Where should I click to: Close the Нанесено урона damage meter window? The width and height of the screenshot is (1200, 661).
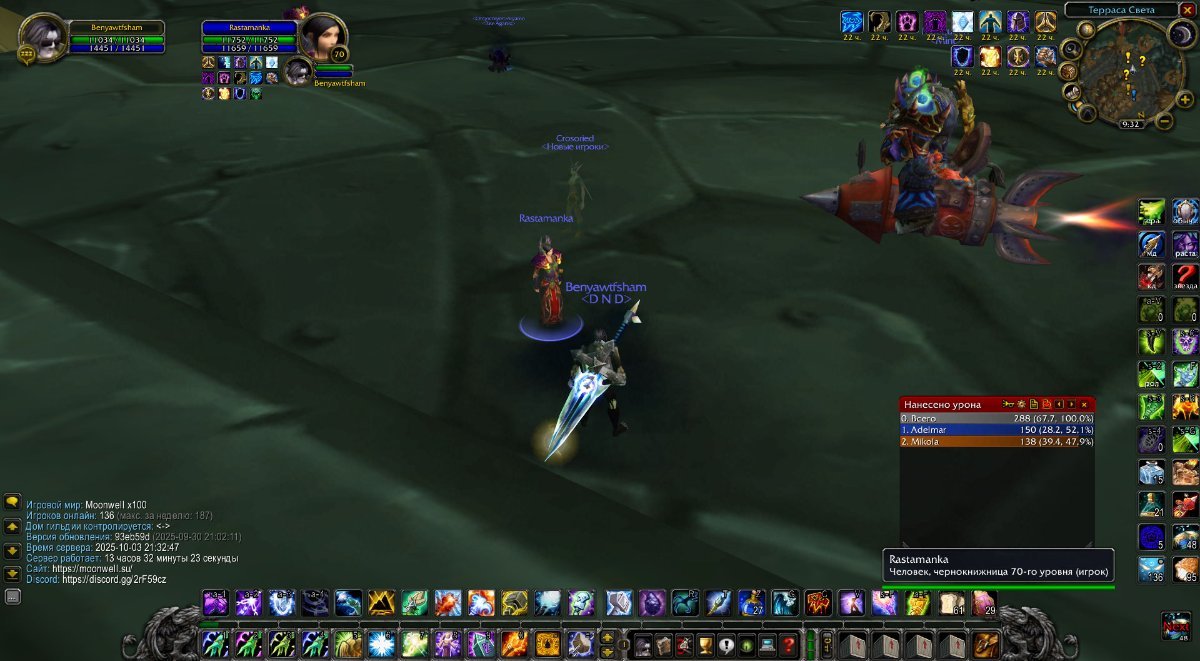coord(1084,404)
